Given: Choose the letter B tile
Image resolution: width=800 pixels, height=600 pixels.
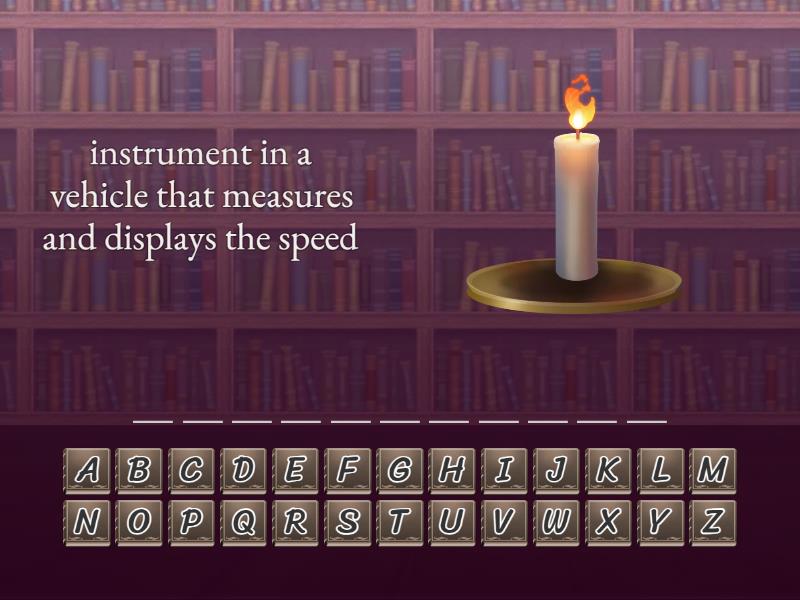Looking at the screenshot, I should click(x=139, y=470).
